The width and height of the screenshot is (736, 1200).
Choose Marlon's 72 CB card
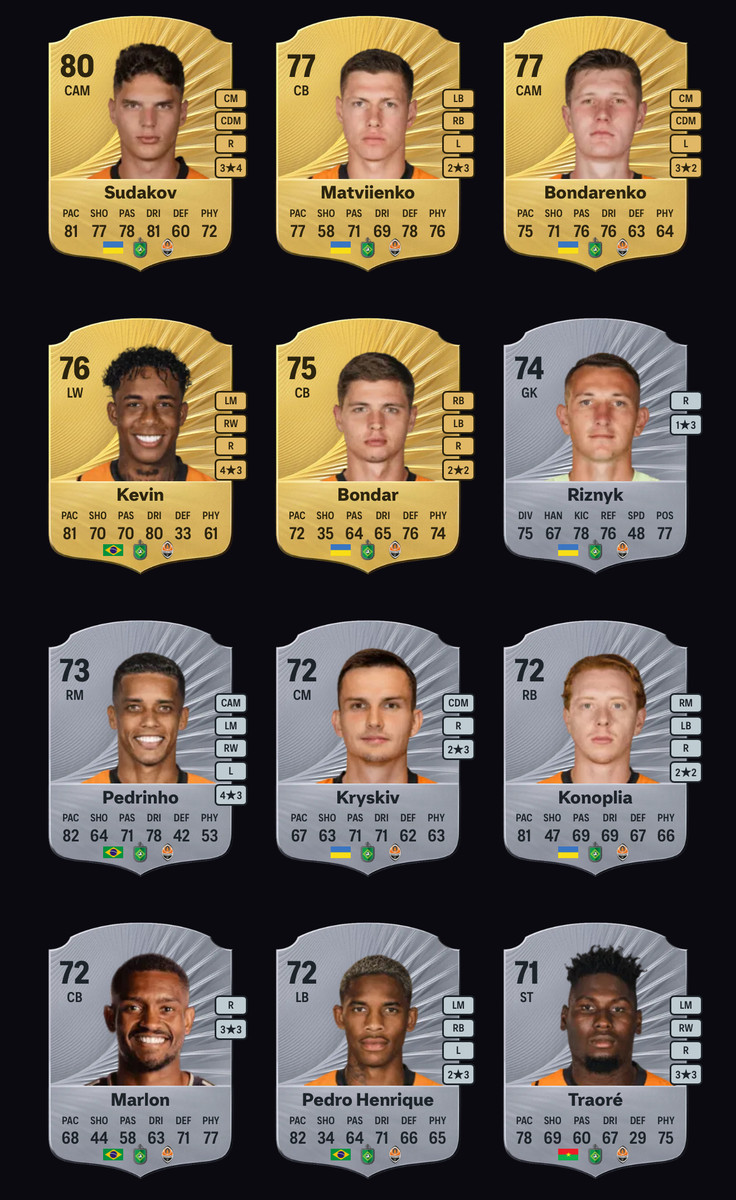click(140, 1051)
